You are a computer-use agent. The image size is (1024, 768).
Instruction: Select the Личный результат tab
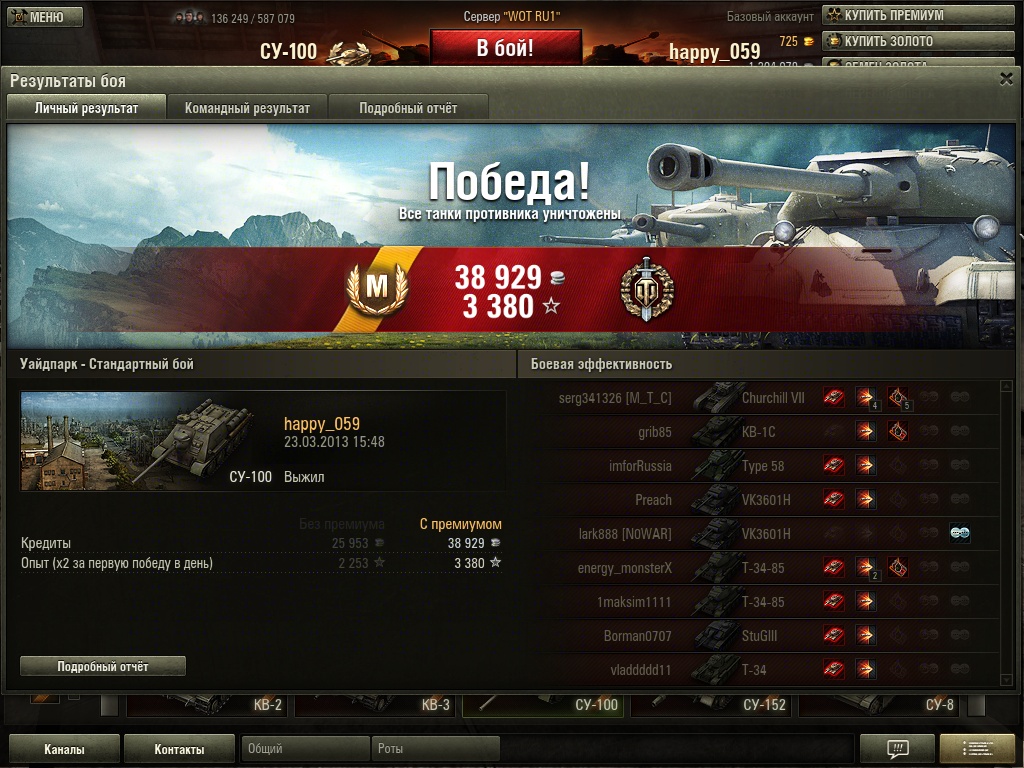[x=86, y=108]
